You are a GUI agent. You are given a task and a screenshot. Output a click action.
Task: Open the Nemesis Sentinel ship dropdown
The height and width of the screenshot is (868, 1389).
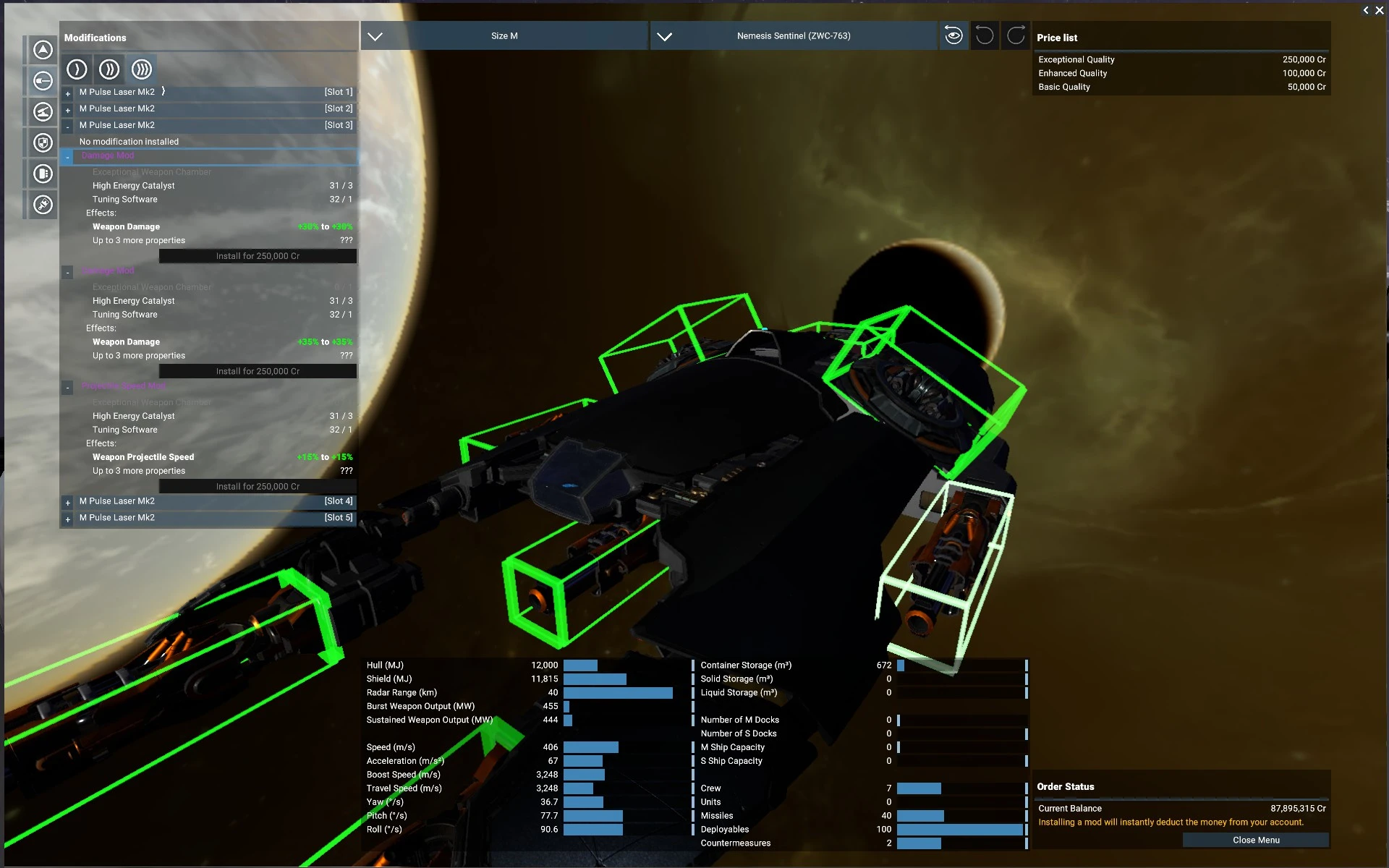pyautogui.click(x=793, y=35)
